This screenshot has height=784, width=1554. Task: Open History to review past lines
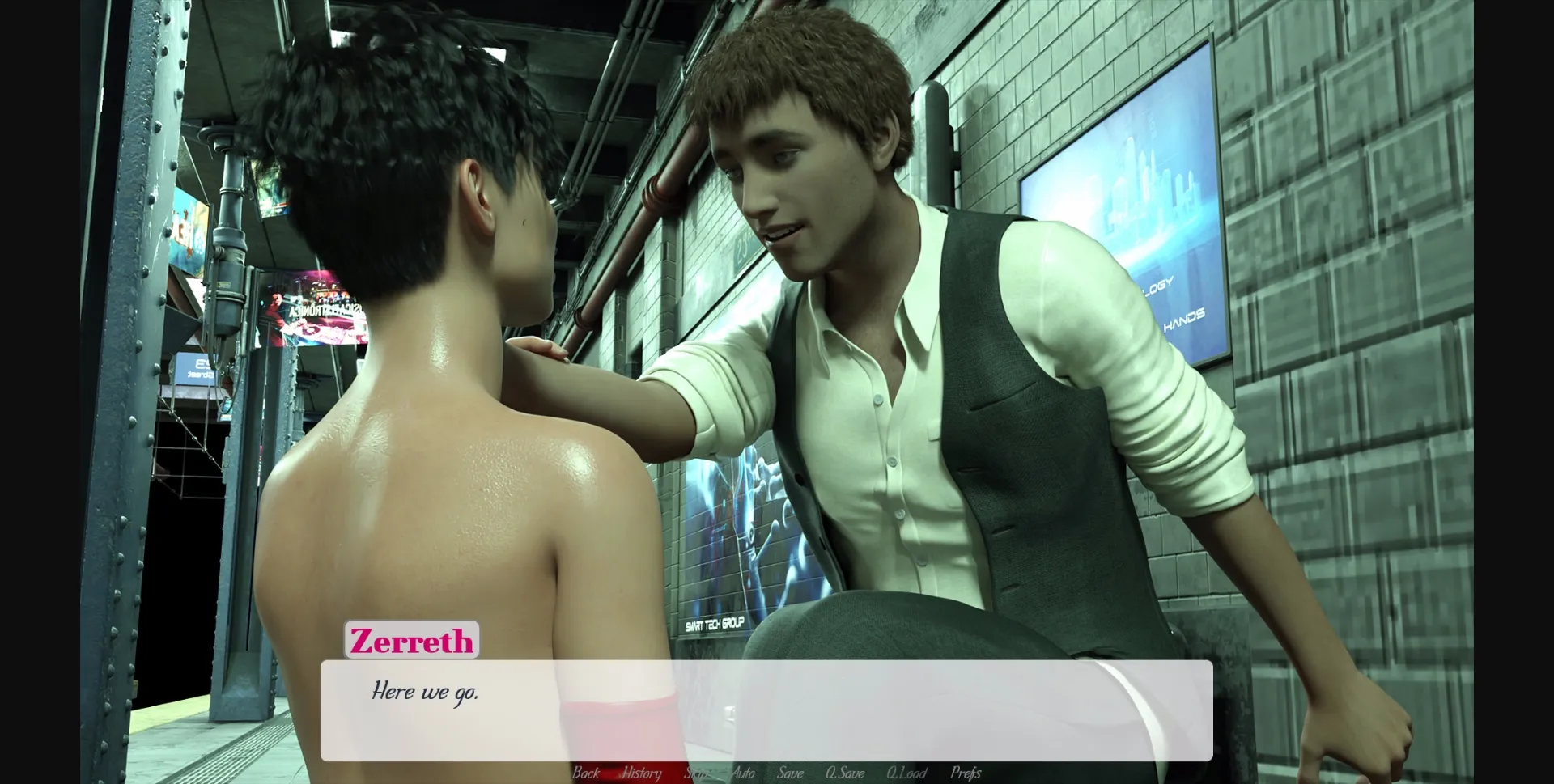pos(641,773)
